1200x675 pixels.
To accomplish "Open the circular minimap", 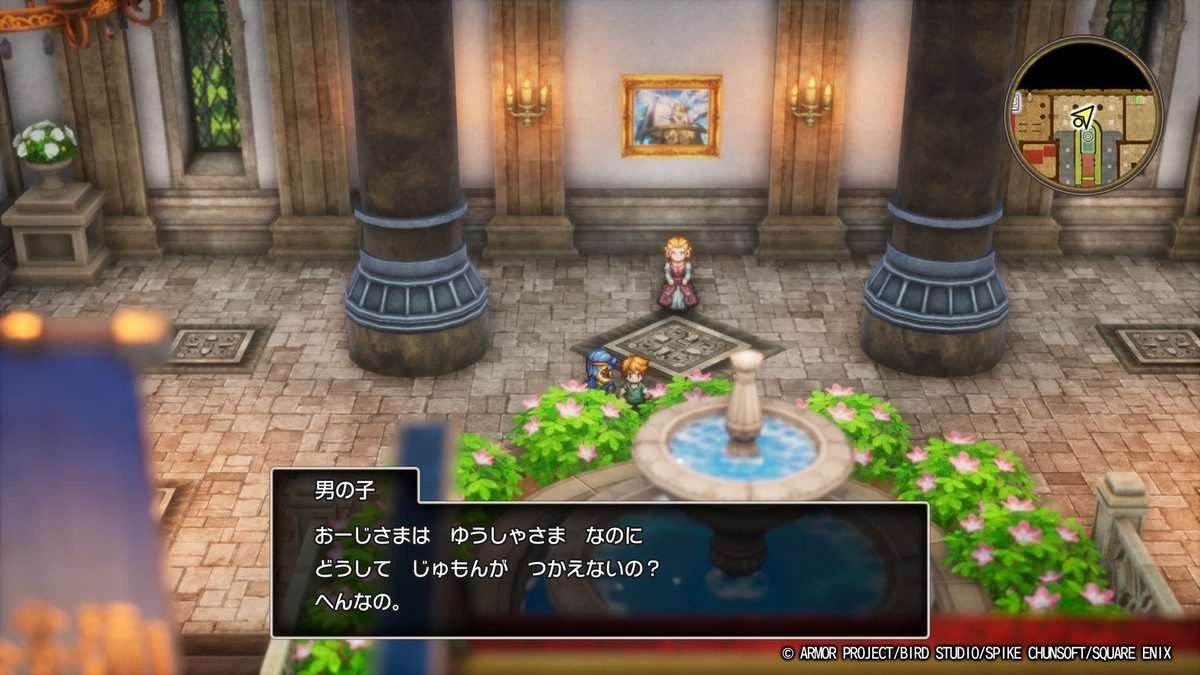I will tap(1083, 115).
